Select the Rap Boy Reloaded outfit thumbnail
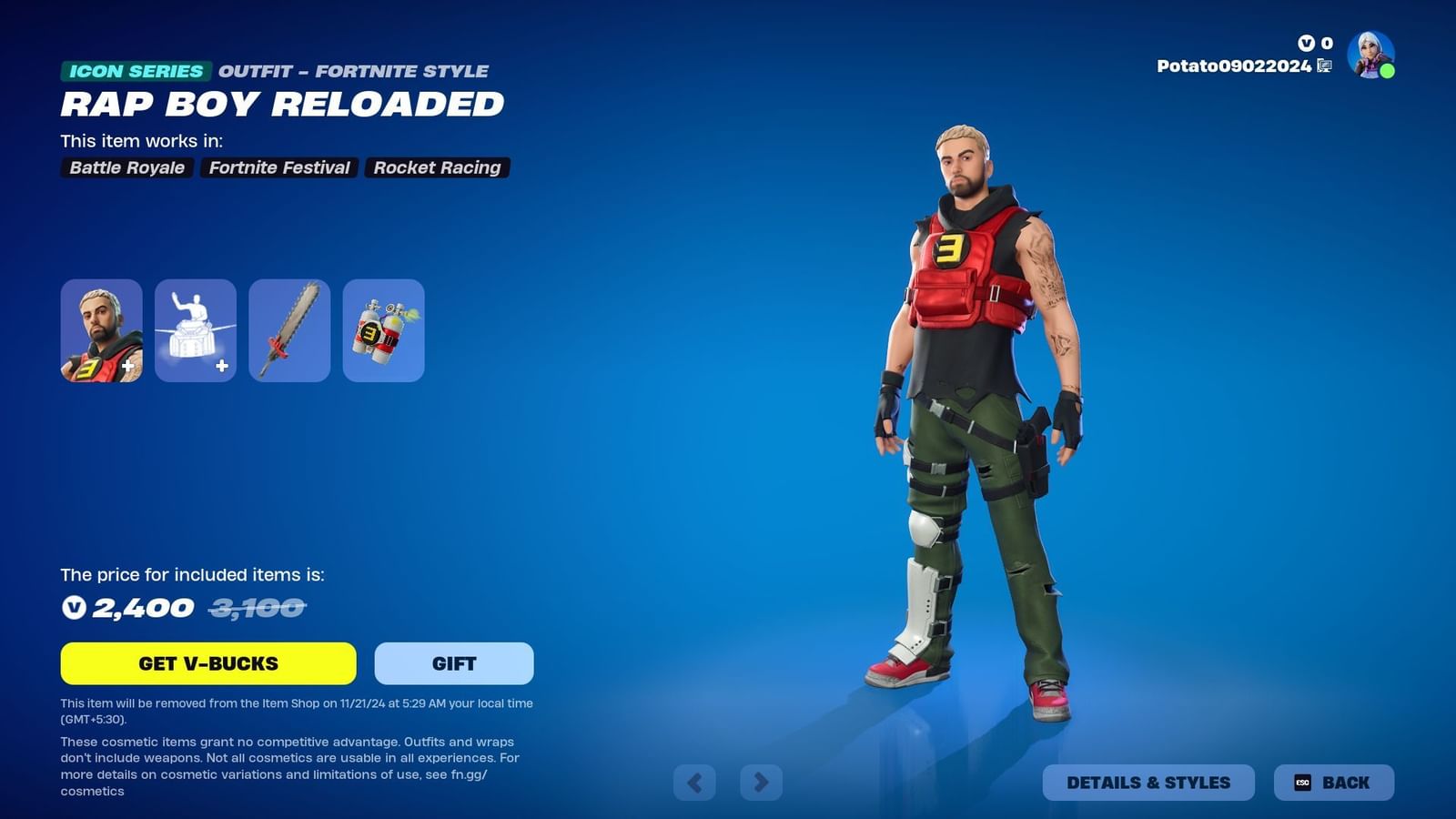 101,330
